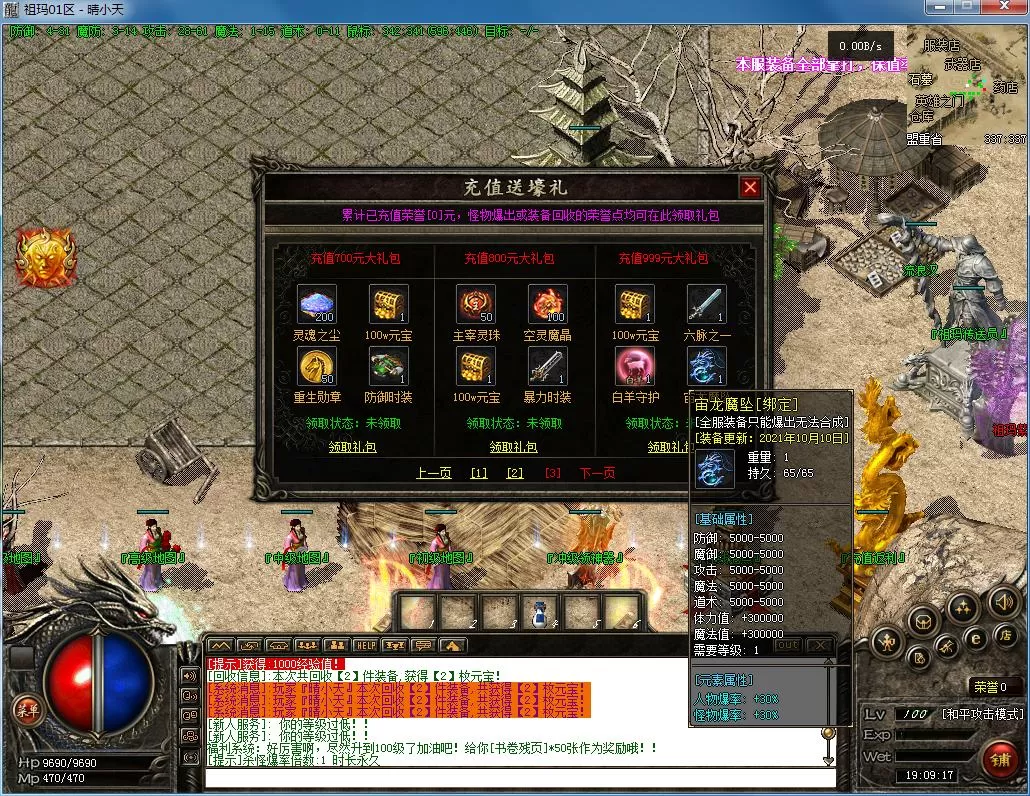Claim the 700元 gift pack via 领取礼包

click(354, 447)
